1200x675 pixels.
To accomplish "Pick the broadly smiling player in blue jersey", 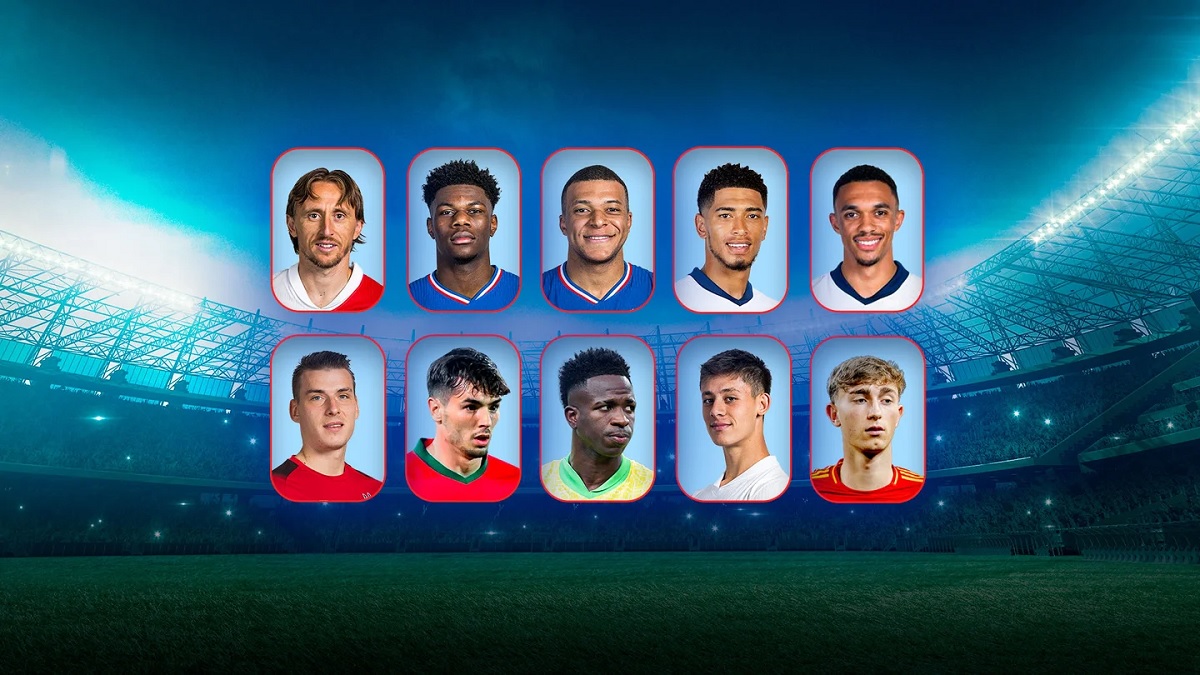I will [598, 230].
